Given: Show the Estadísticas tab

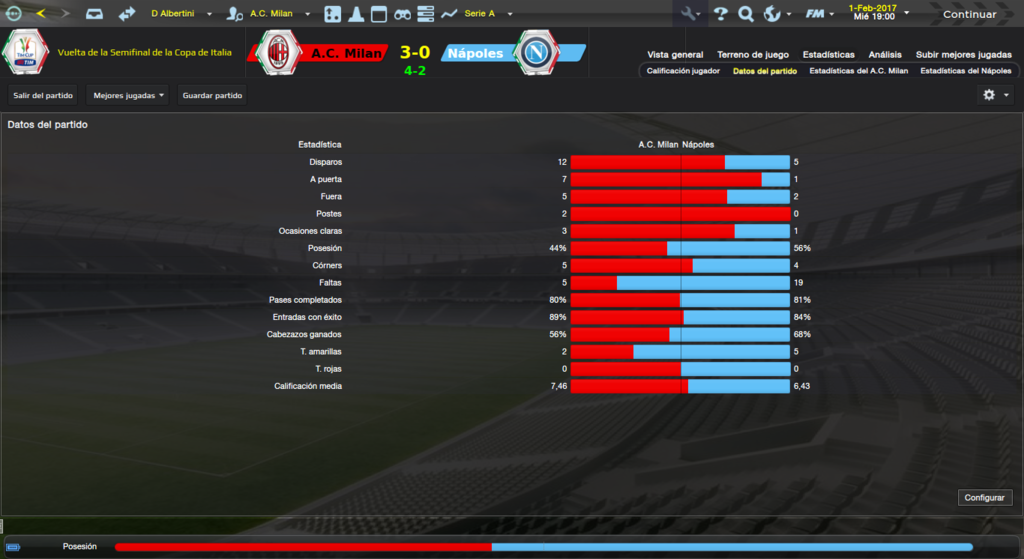Looking at the screenshot, I should [828, 55].
